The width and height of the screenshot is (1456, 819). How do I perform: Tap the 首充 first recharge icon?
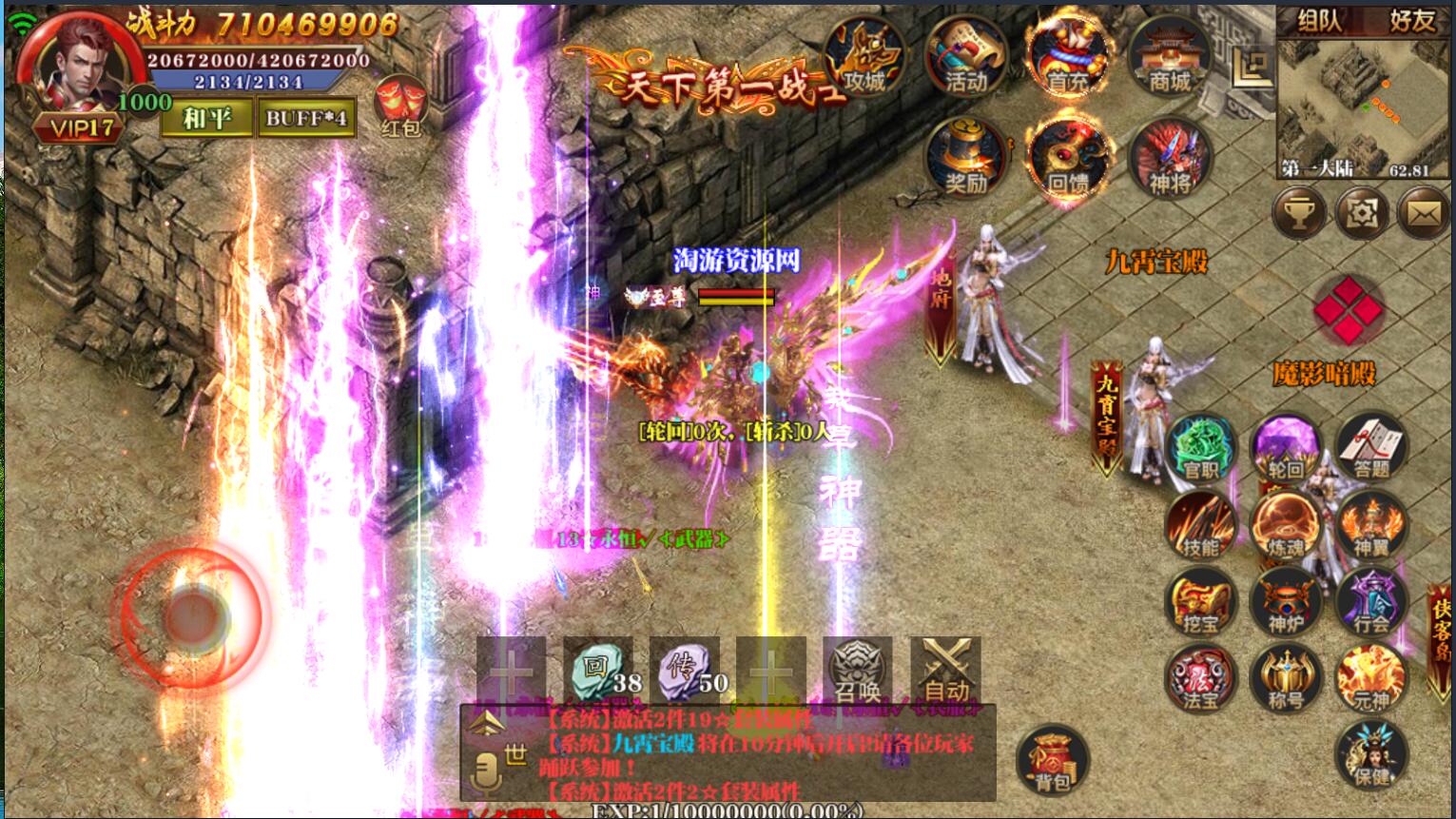[x=1067, y=58]
